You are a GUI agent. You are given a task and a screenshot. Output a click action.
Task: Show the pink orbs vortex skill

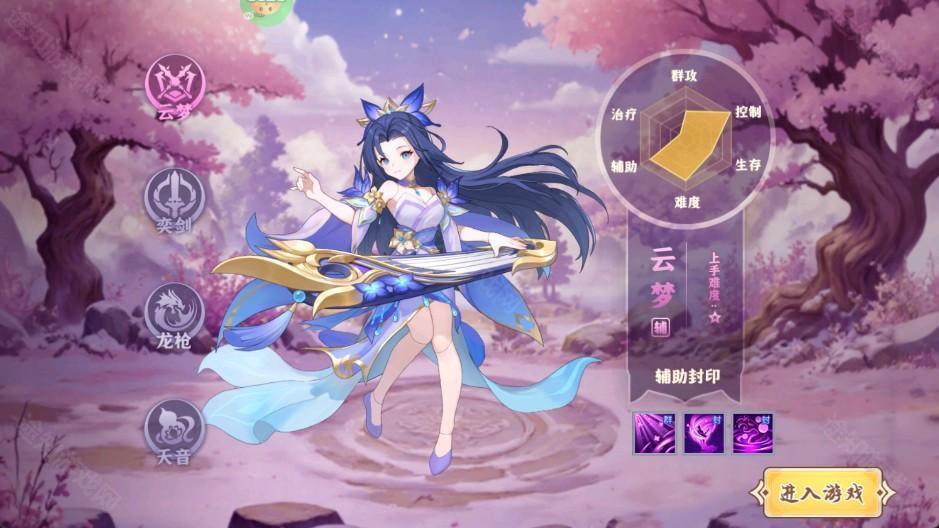click(752, 434)
